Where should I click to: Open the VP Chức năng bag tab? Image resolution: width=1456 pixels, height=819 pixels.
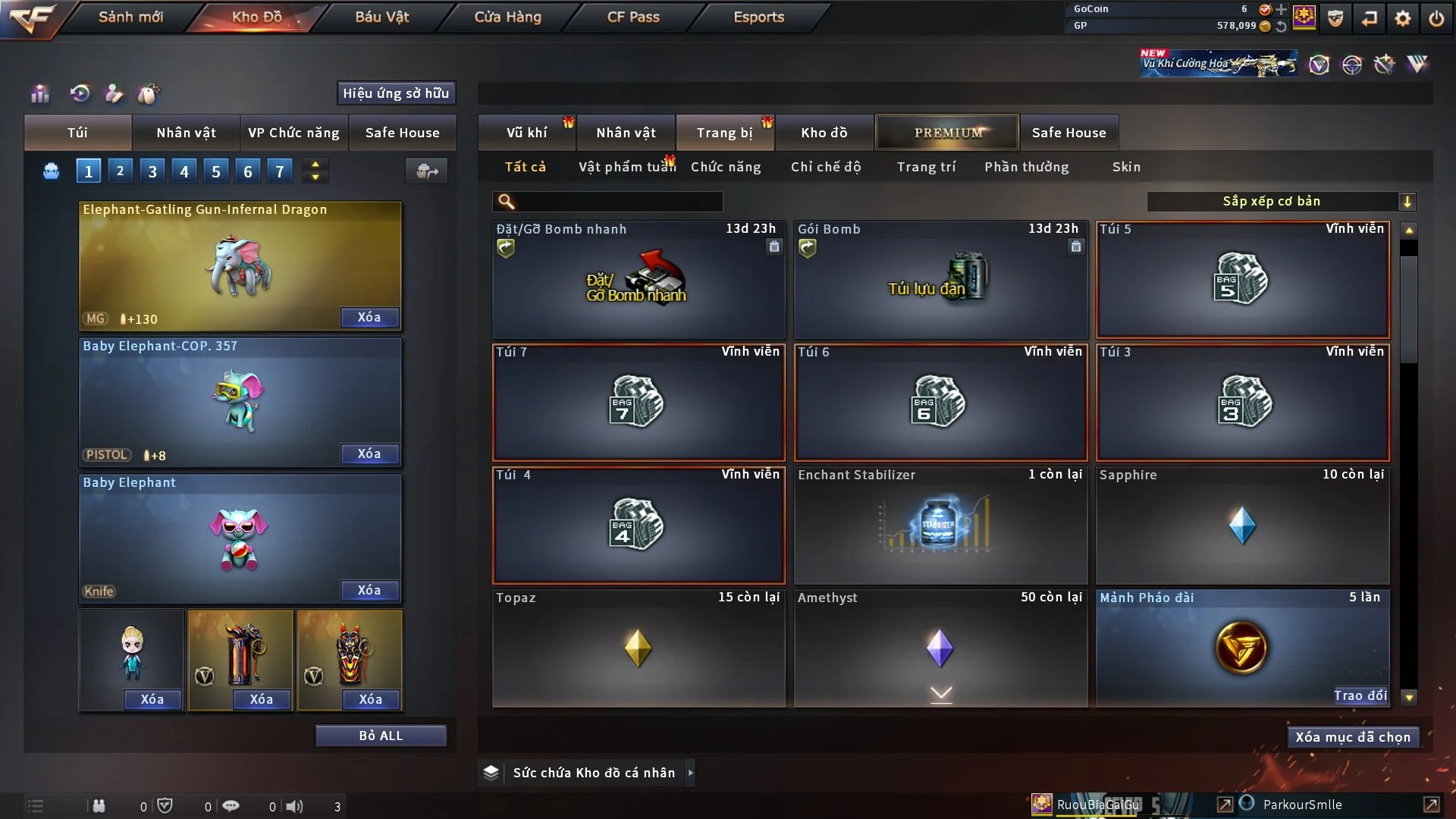click(x=293, y=133)
